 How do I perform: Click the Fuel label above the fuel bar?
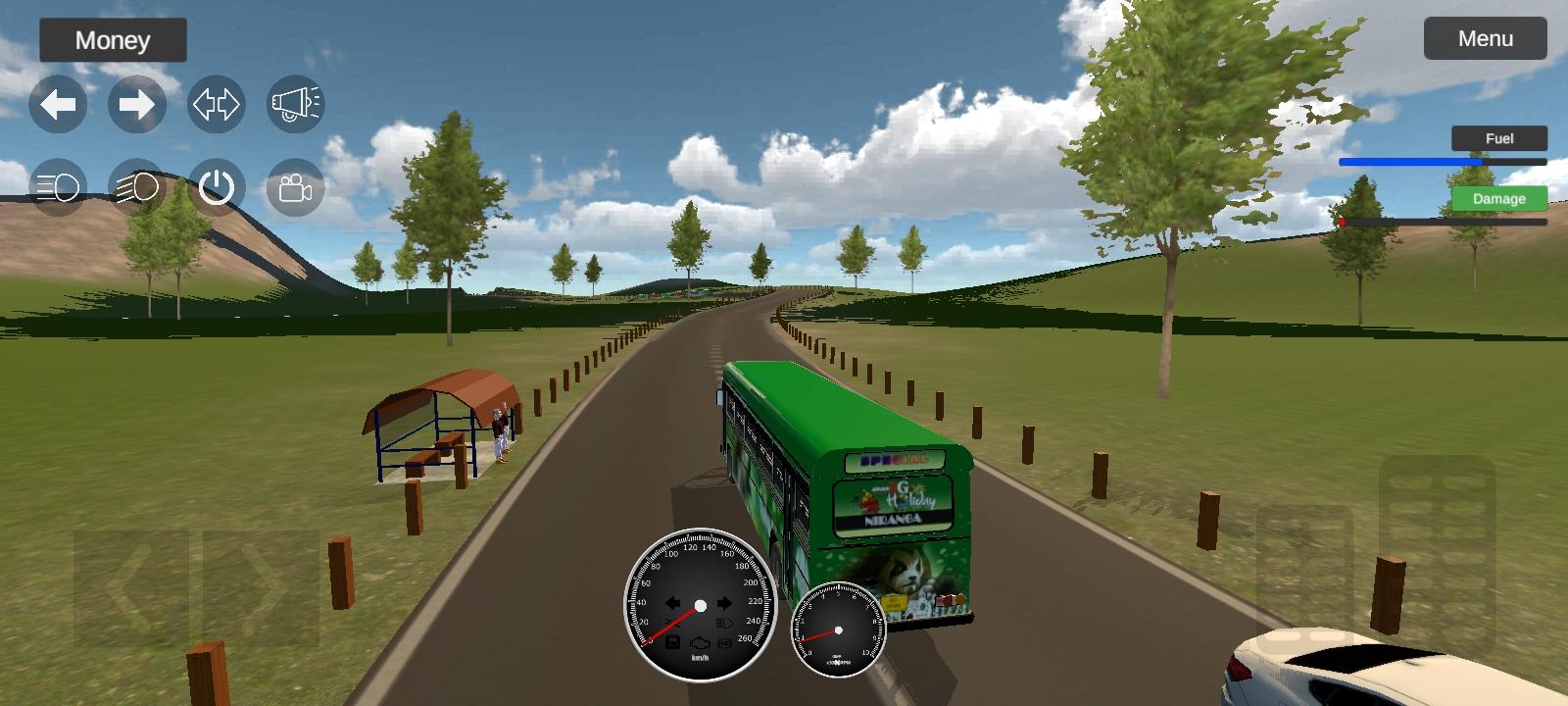click(x=1499, y=138)
